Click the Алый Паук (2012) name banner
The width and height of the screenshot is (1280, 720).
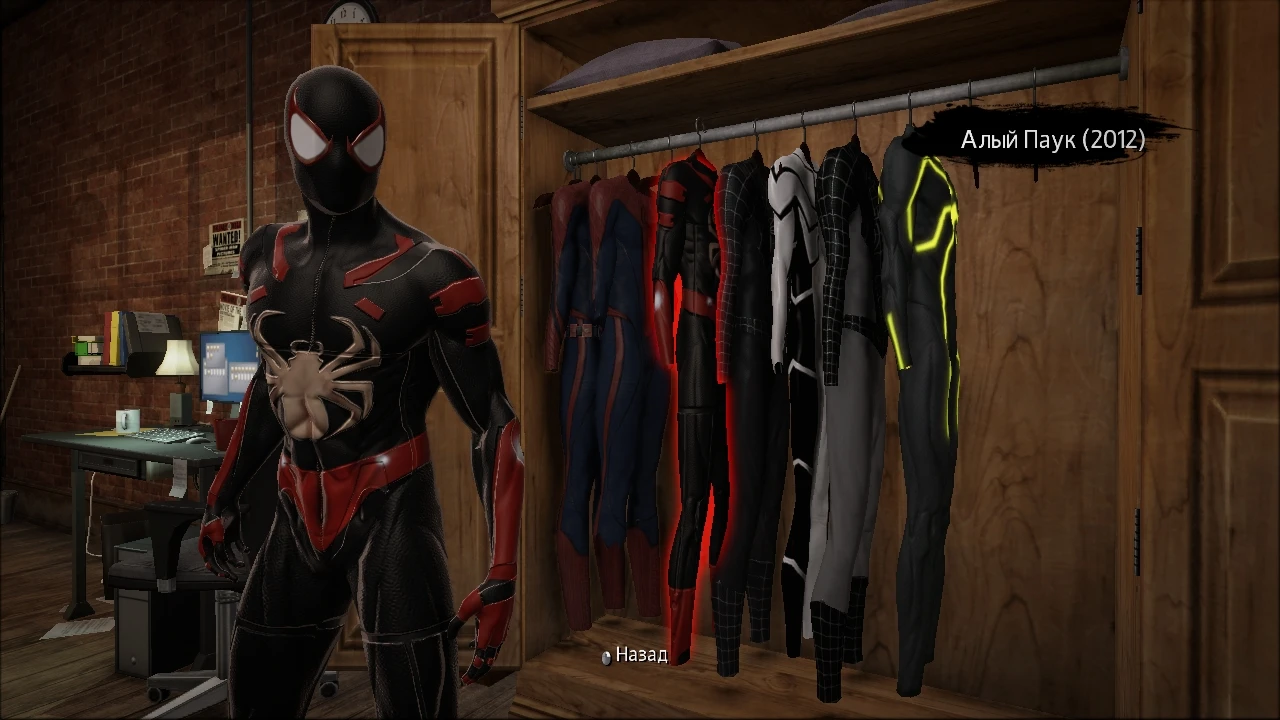[x=1052, y=140]
